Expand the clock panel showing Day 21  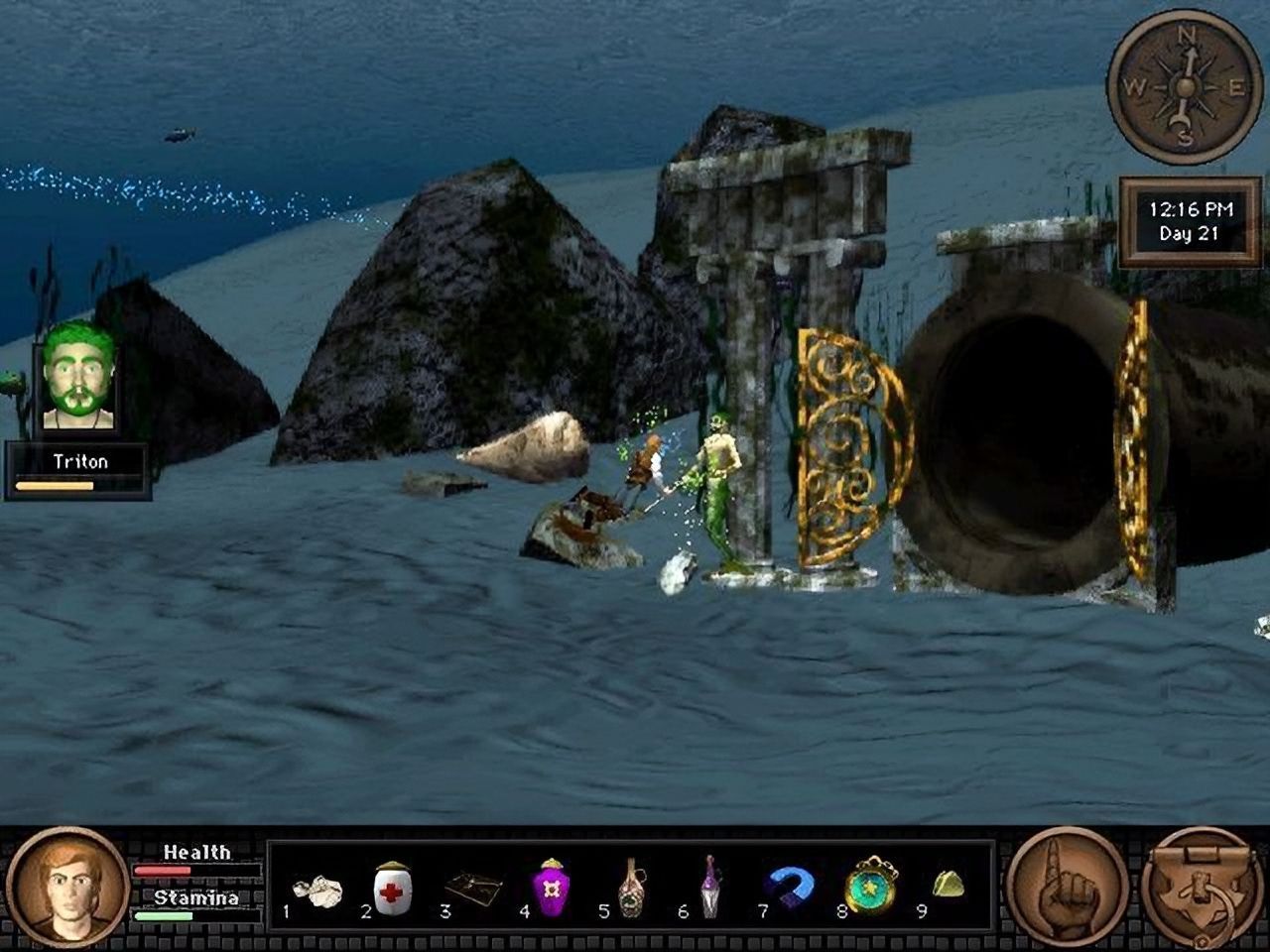point(1189,222)
